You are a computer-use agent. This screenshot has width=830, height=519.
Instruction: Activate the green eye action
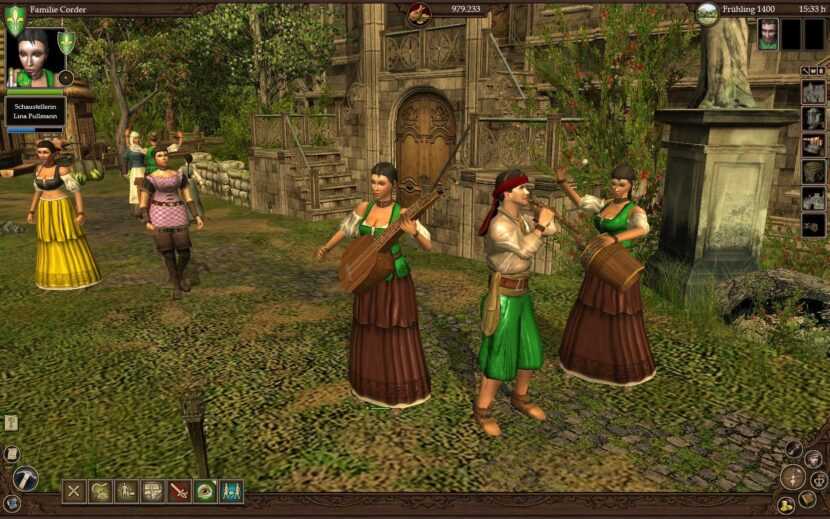(205, 491)
